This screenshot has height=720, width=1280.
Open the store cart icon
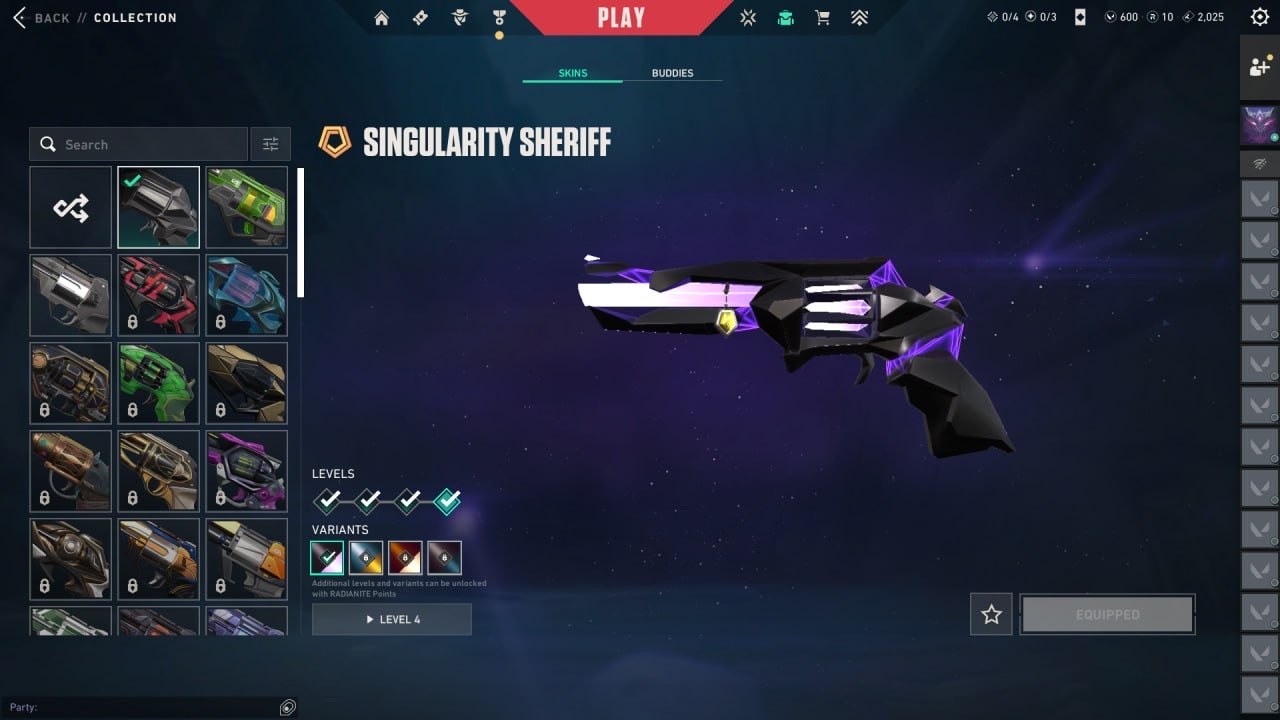[x=822, y=17]
